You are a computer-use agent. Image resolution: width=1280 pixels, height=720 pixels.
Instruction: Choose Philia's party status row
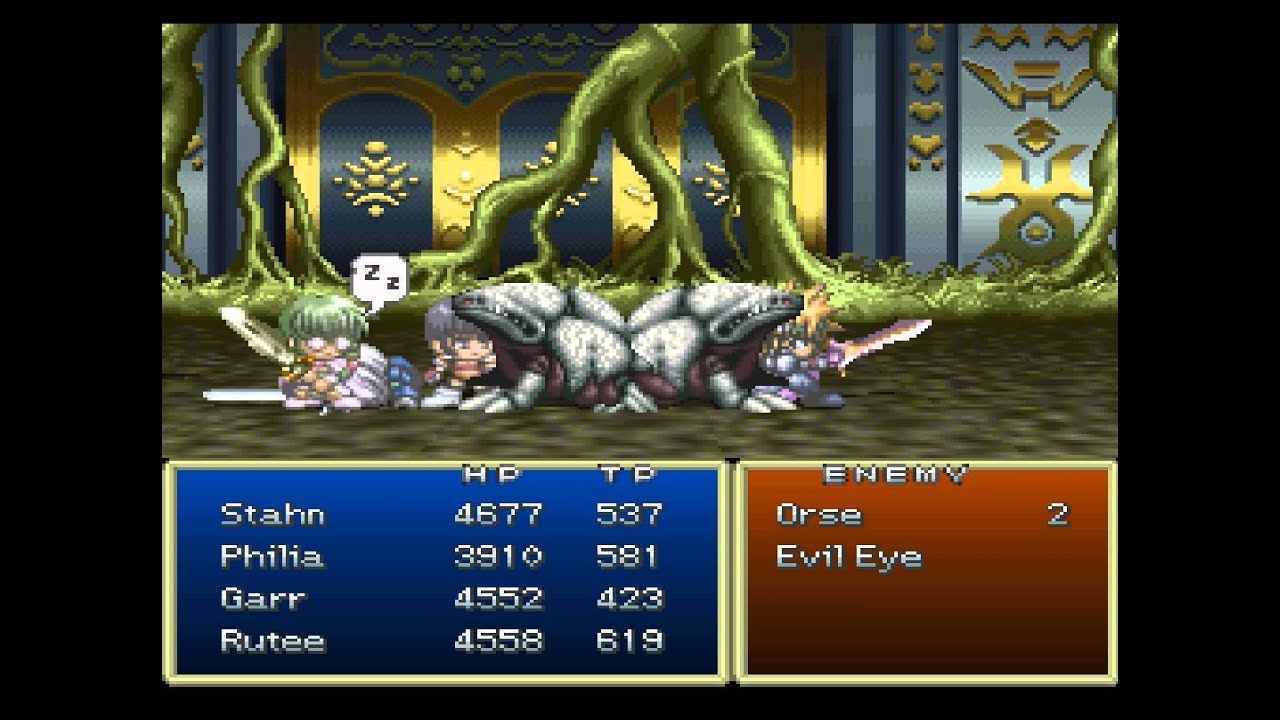click(x=272, y=556)
